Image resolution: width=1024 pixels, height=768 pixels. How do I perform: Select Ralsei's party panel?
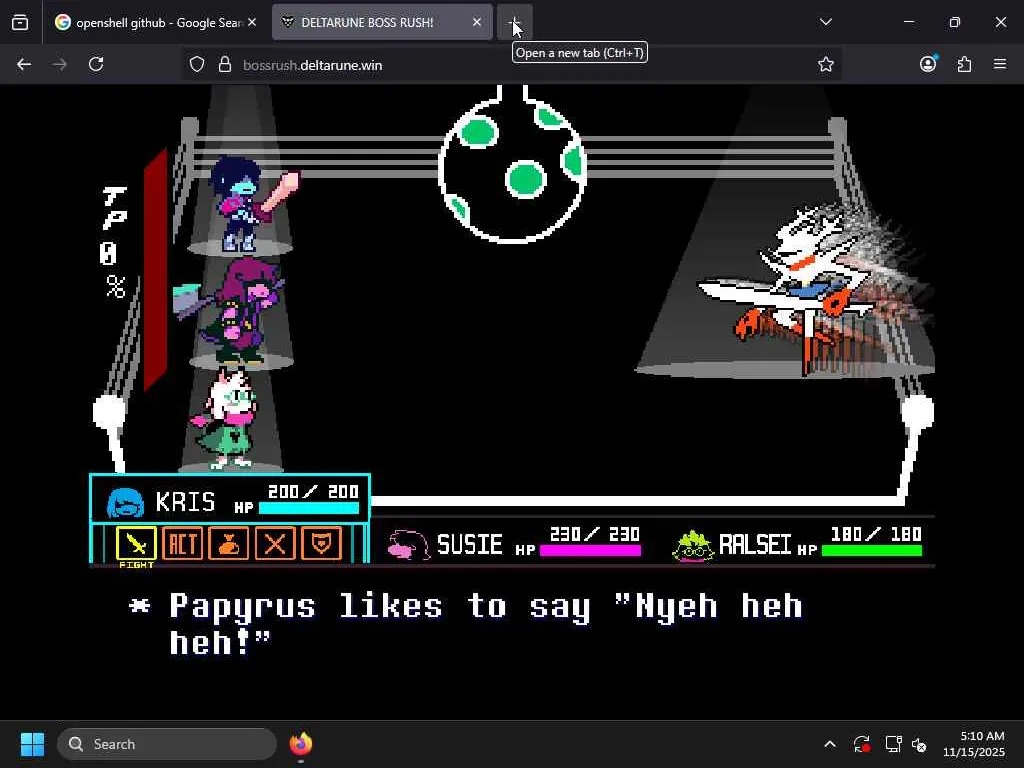[x=797, y=544]
